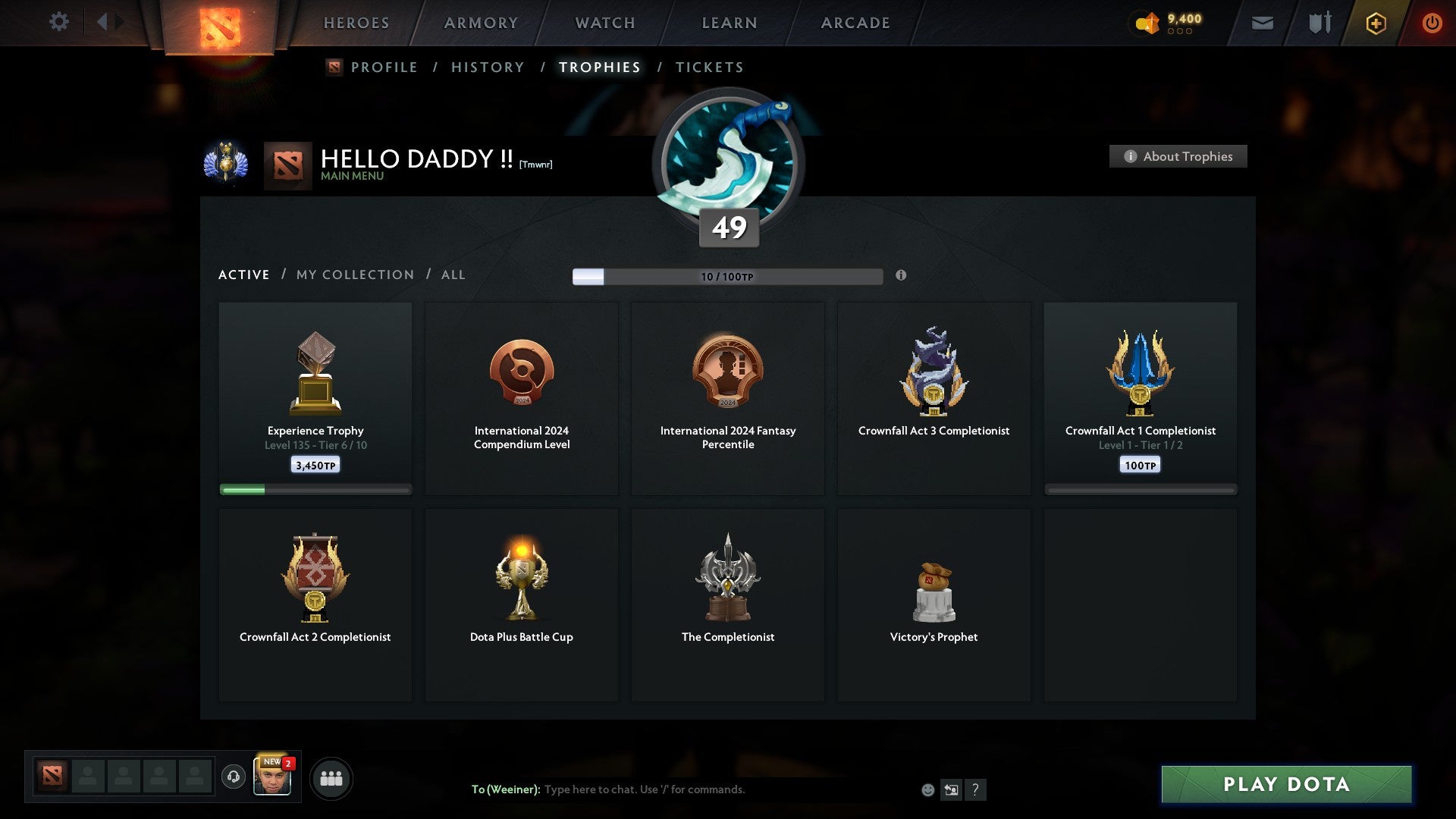Open About Trophies

(x=1178, y=156)
